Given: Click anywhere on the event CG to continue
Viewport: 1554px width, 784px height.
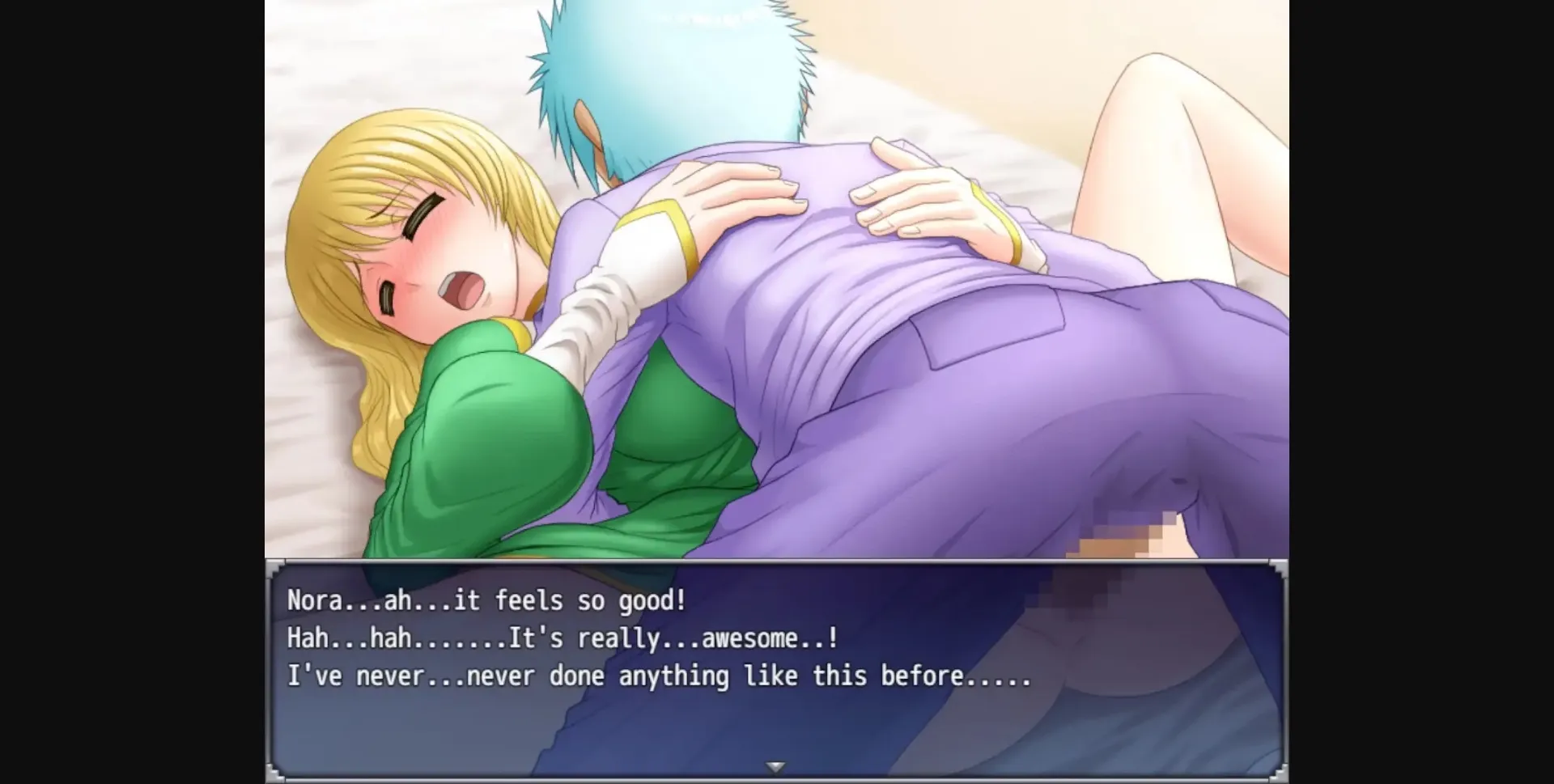Looking at the screenshot, I should (x=775, y=283).
